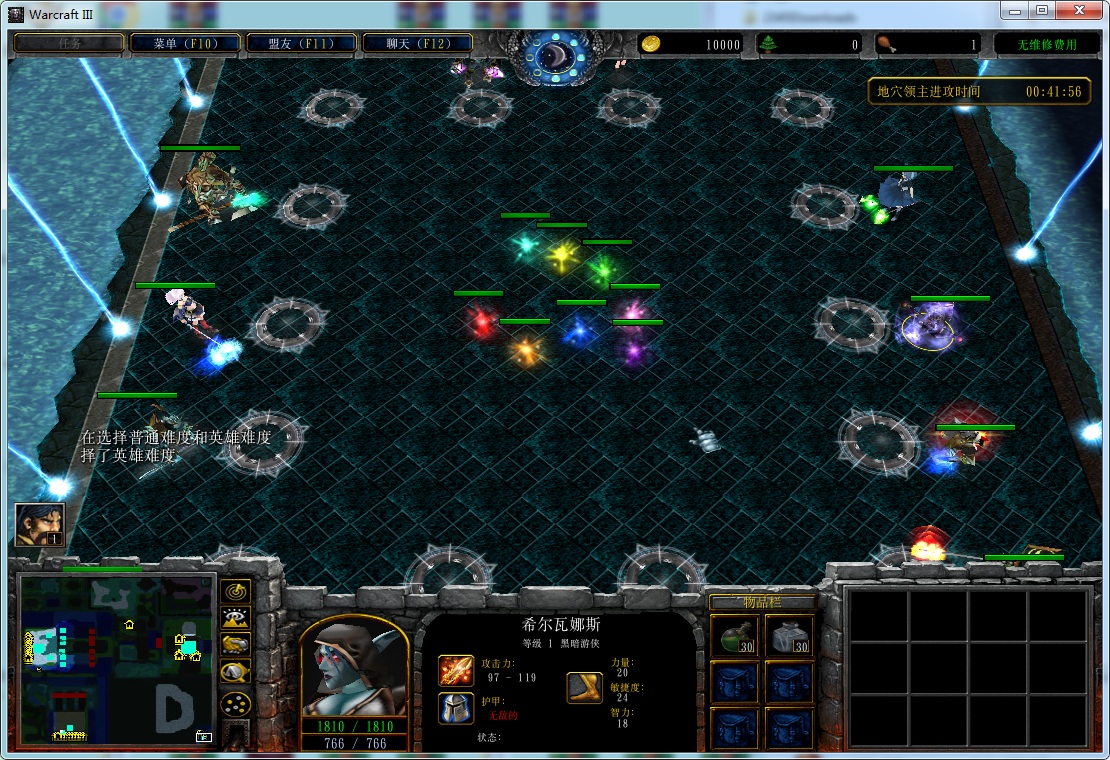Toggle the minimap ally color mode button
The image size is (1110, 760).
[236, 645]
